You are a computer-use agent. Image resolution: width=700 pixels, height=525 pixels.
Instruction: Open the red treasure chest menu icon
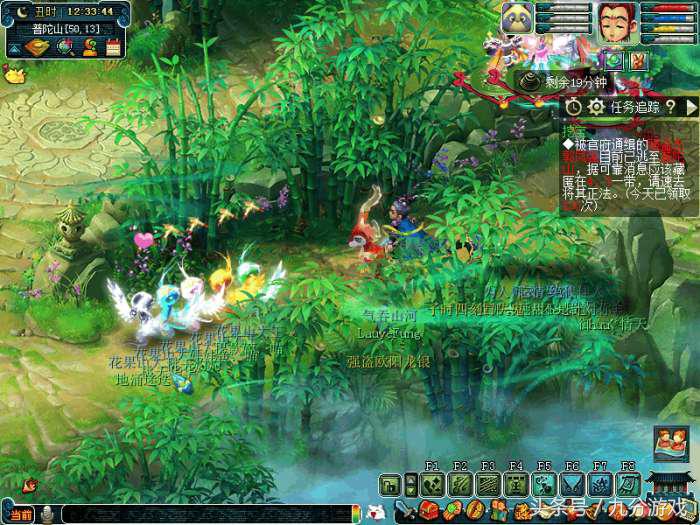428,511
